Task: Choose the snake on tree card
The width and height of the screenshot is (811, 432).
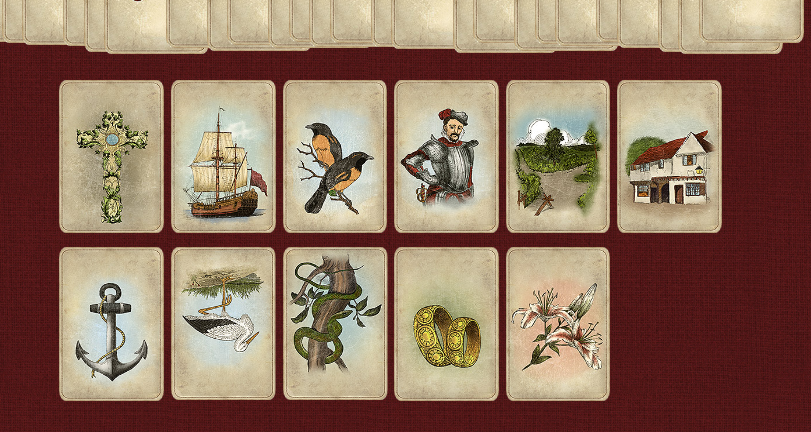Action: 335,324
